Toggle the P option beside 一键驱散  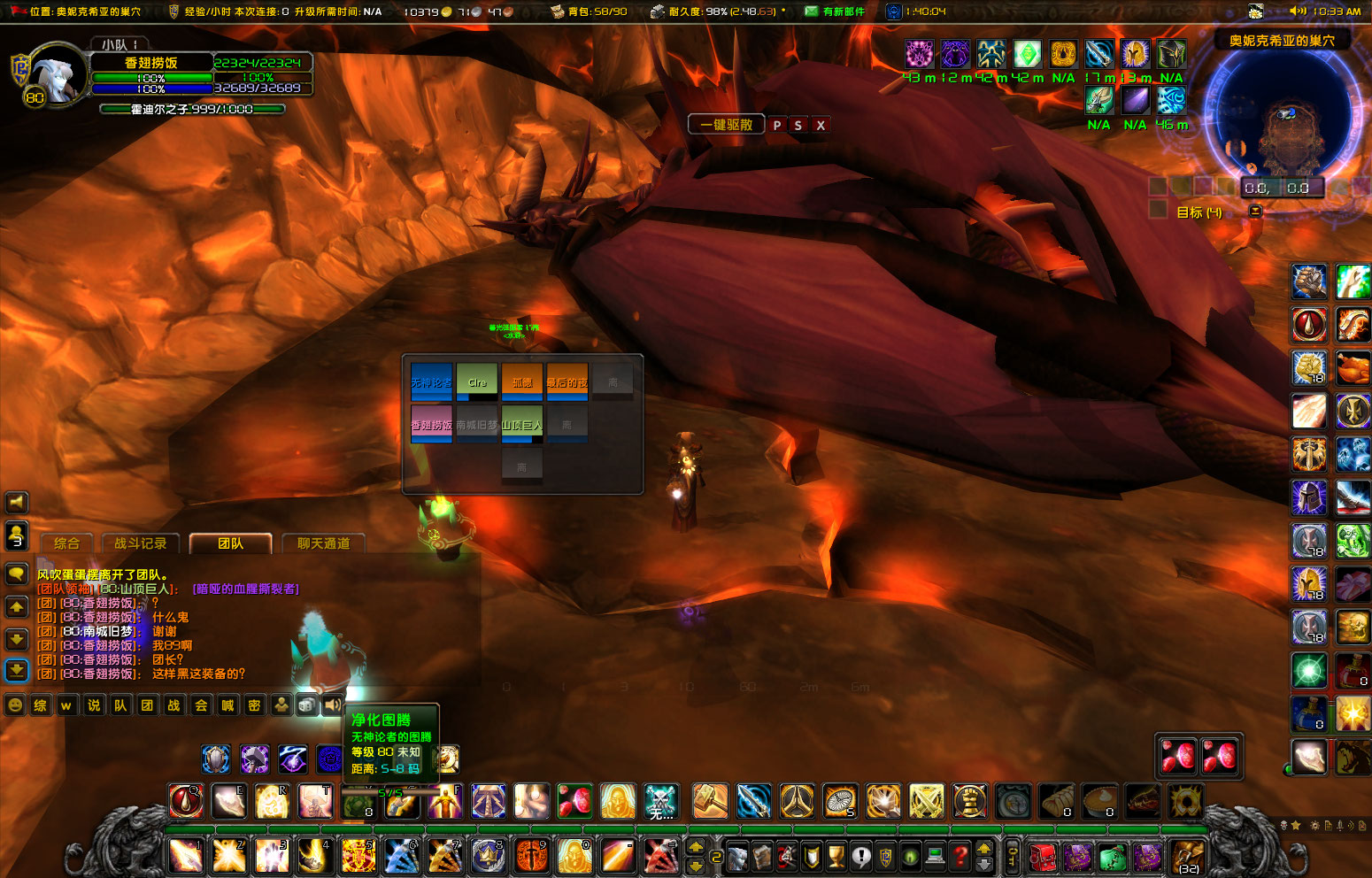776,126
